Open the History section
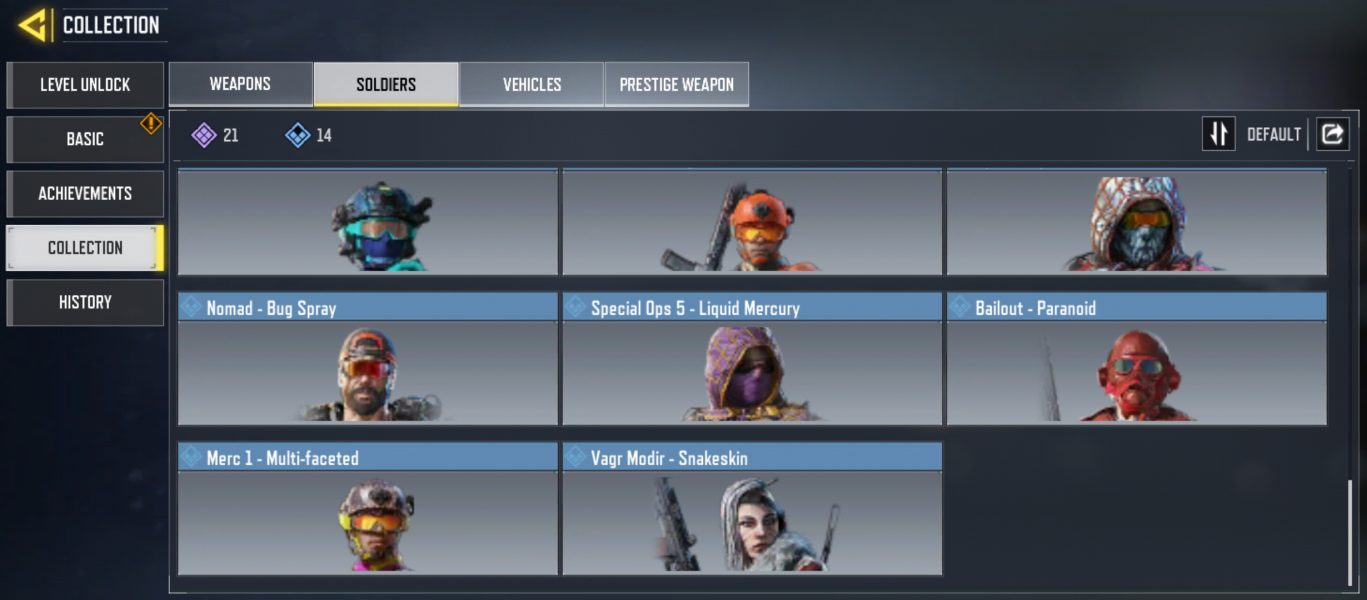Image resolution: width=1367 pixels, height=600 pixels. click(x=85, y=302)
